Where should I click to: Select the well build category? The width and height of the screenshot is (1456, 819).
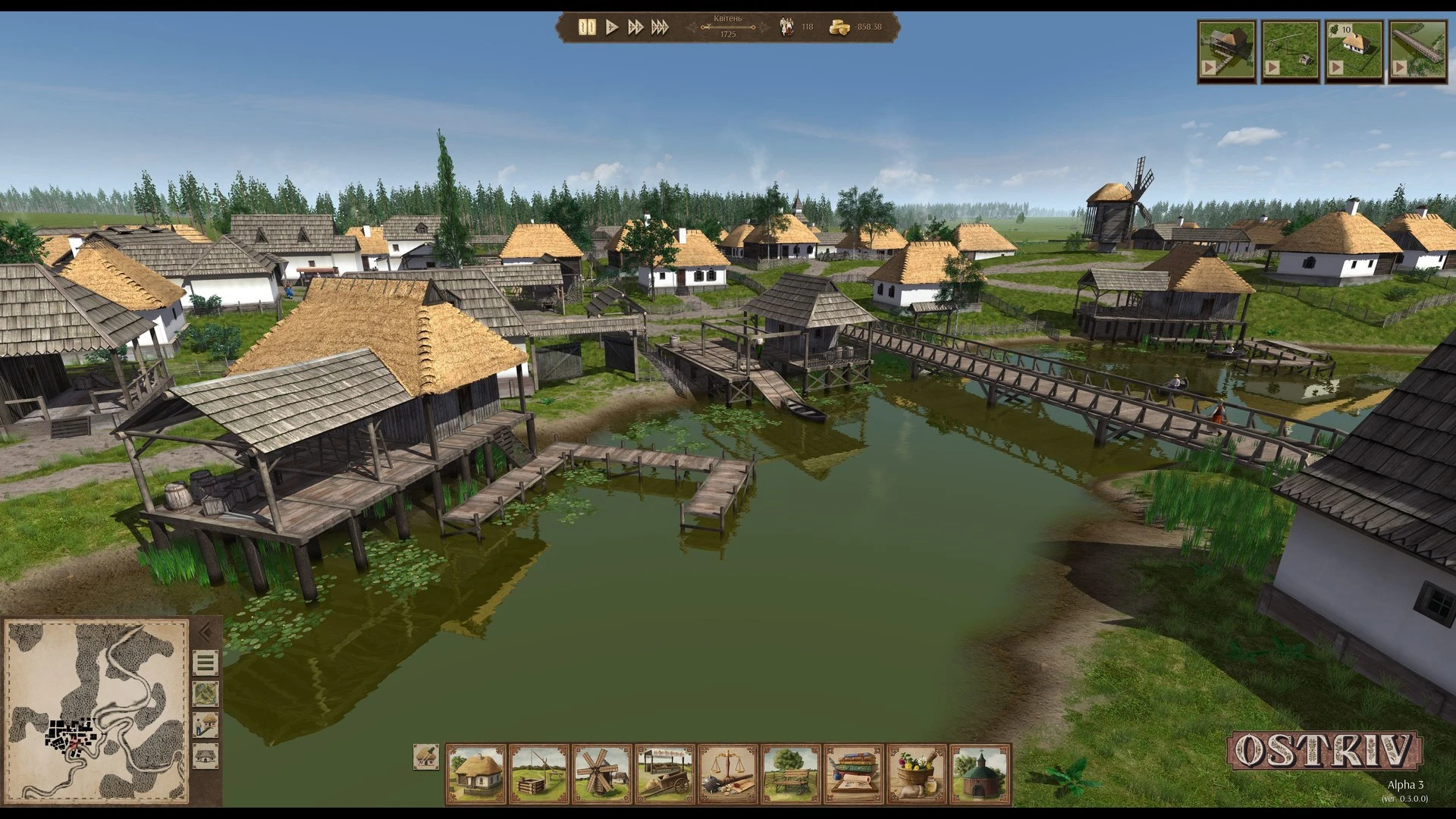[539, 773]
